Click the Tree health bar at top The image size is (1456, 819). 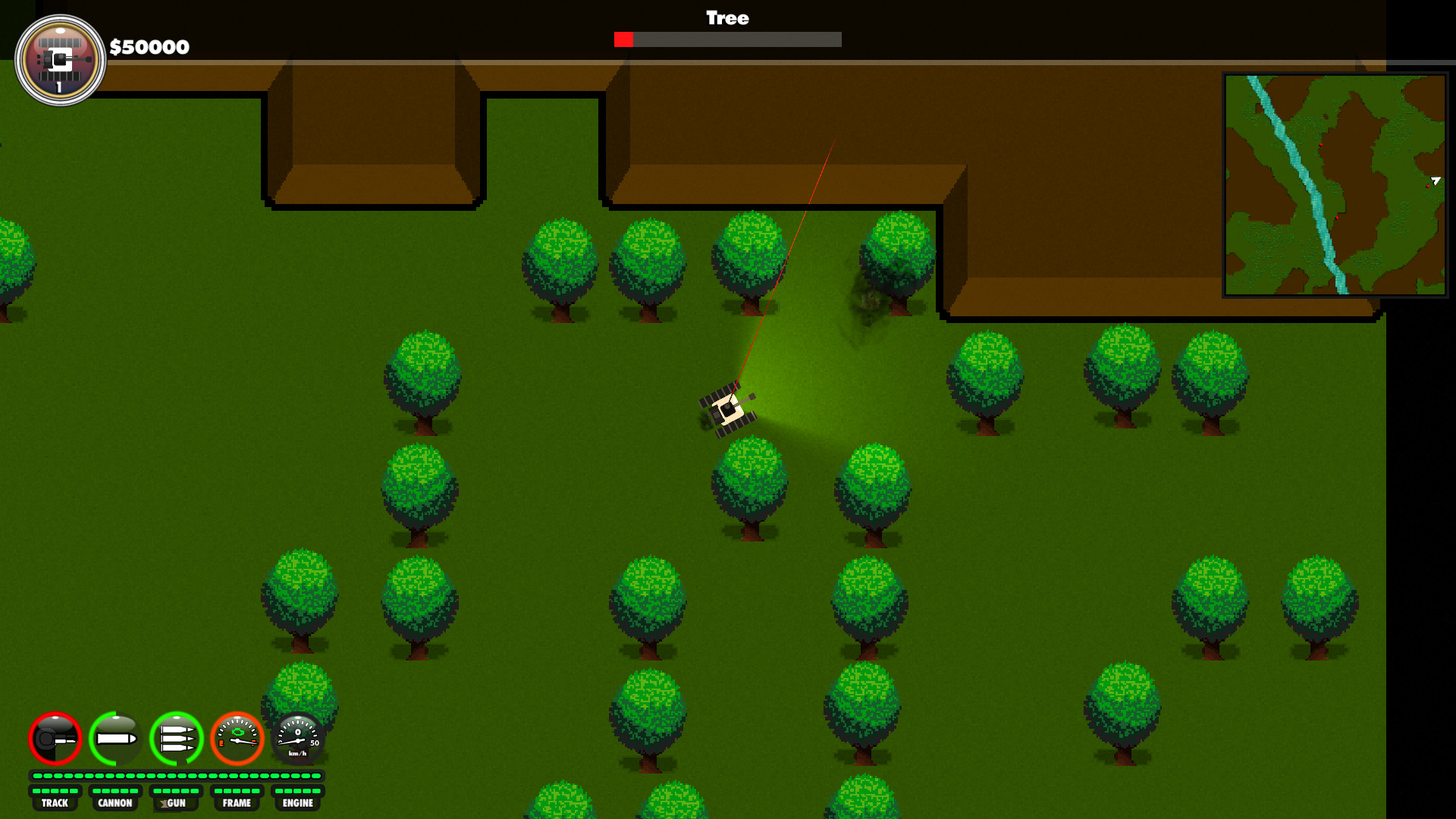[x=726, y=40]
